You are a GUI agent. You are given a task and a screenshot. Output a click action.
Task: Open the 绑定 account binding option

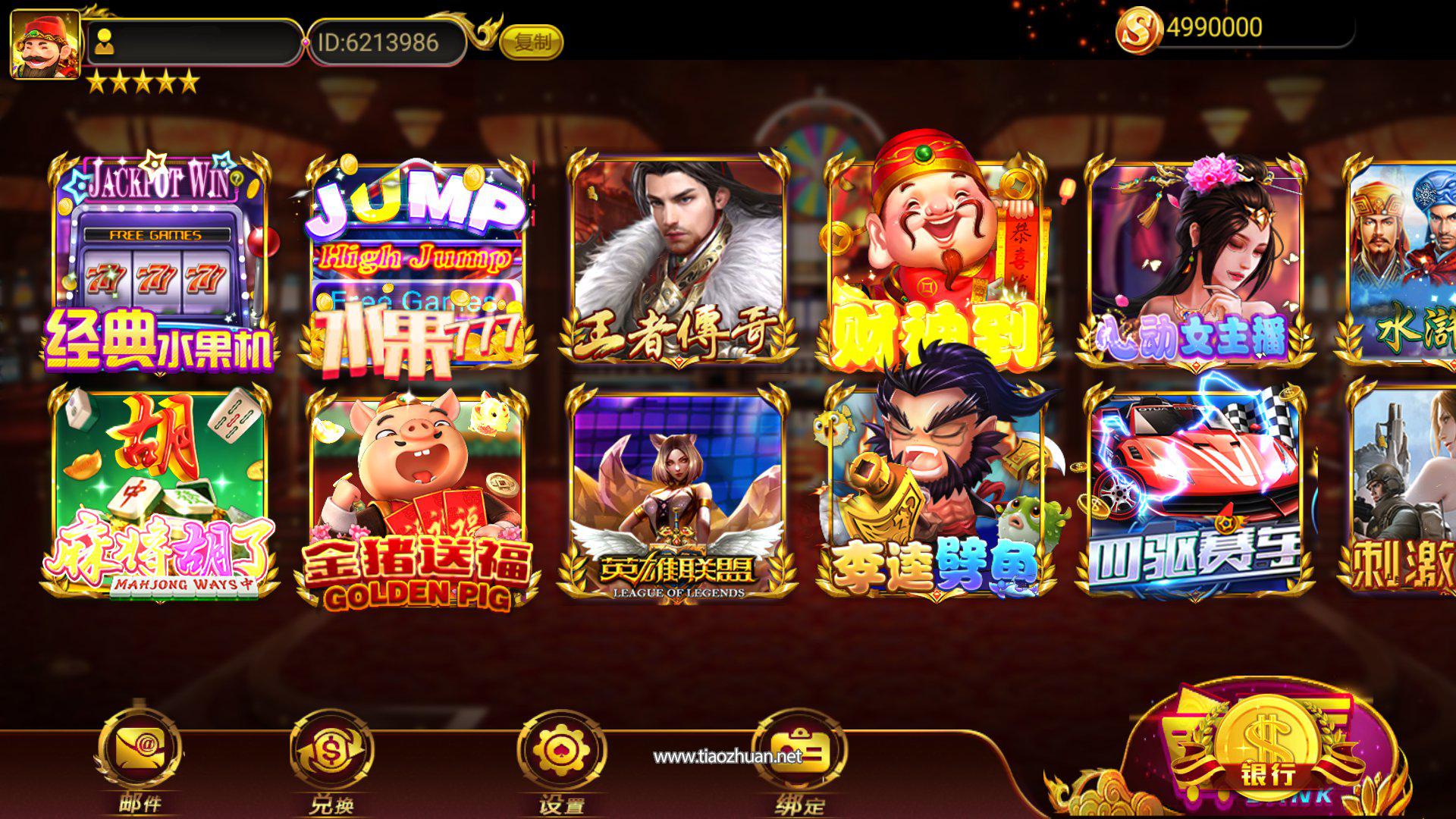point(799,752)
